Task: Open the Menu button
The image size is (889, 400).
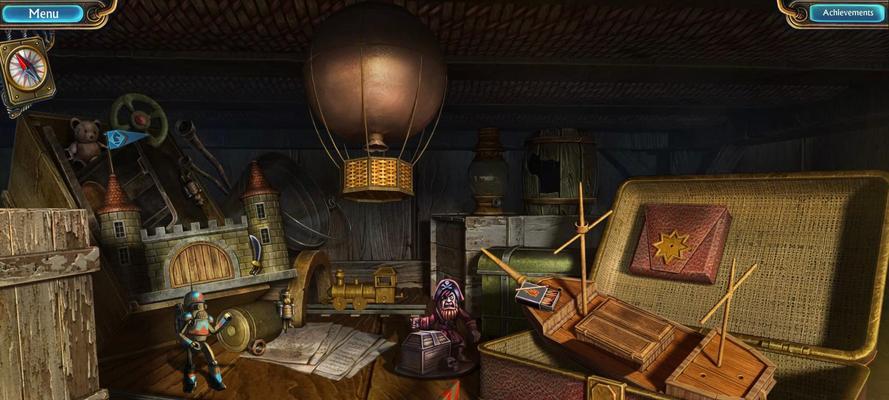Action: click(x=42, y=13)
